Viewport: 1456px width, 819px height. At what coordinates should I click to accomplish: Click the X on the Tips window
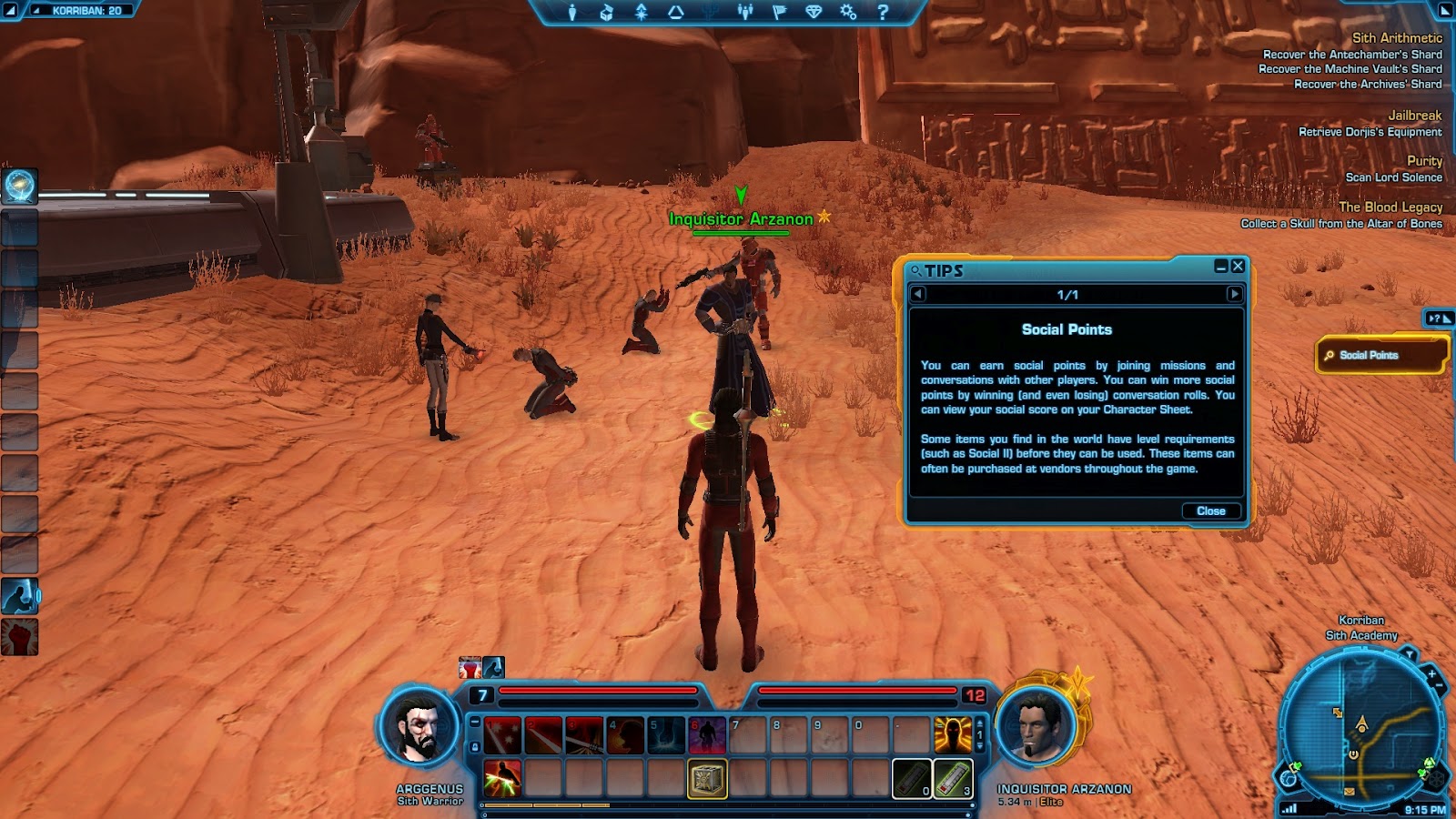click(1238, 266)
